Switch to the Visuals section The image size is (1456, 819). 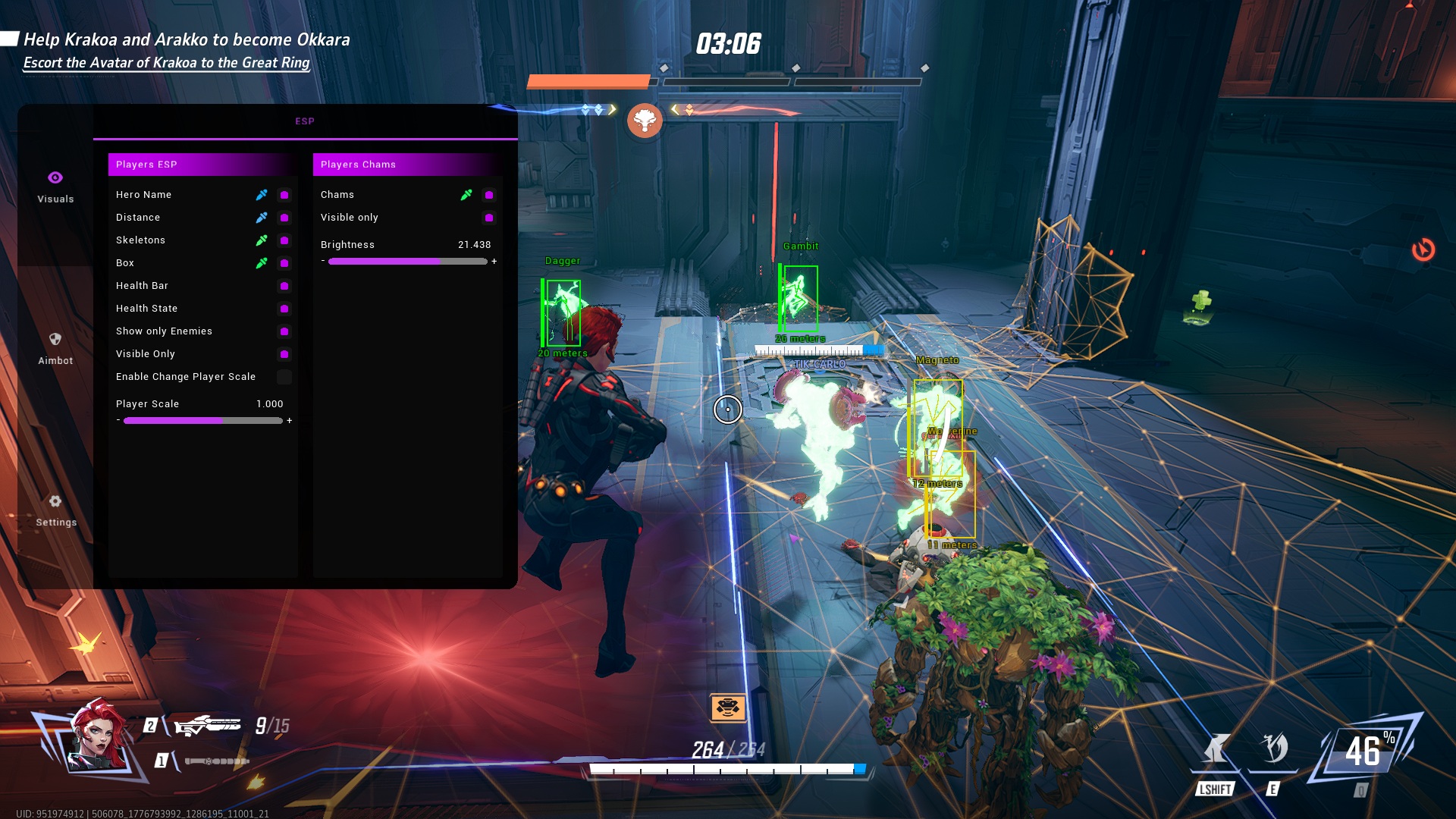(55, 187)
